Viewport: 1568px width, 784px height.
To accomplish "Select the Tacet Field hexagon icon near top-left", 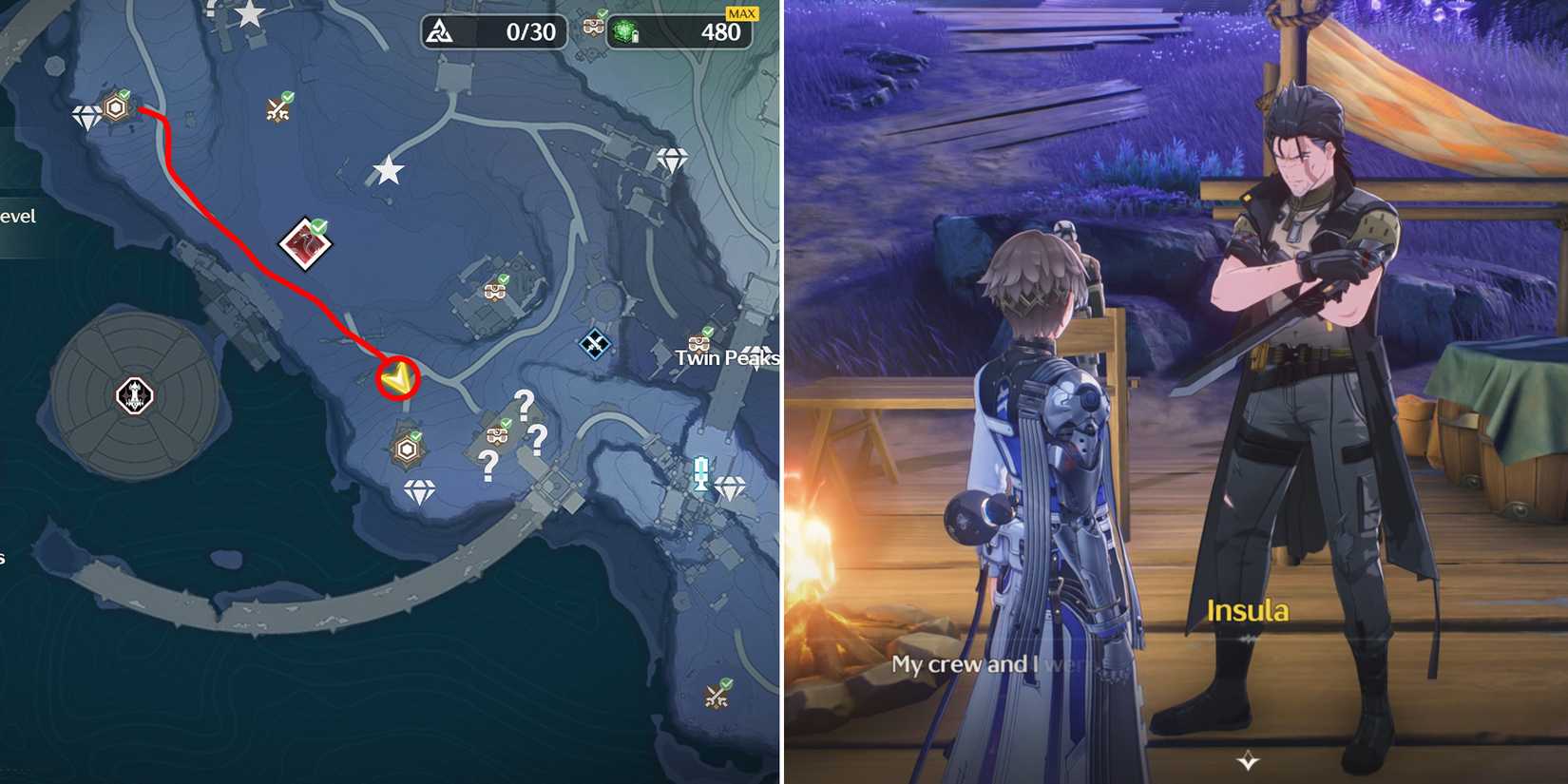I will [x=114, y=108].
